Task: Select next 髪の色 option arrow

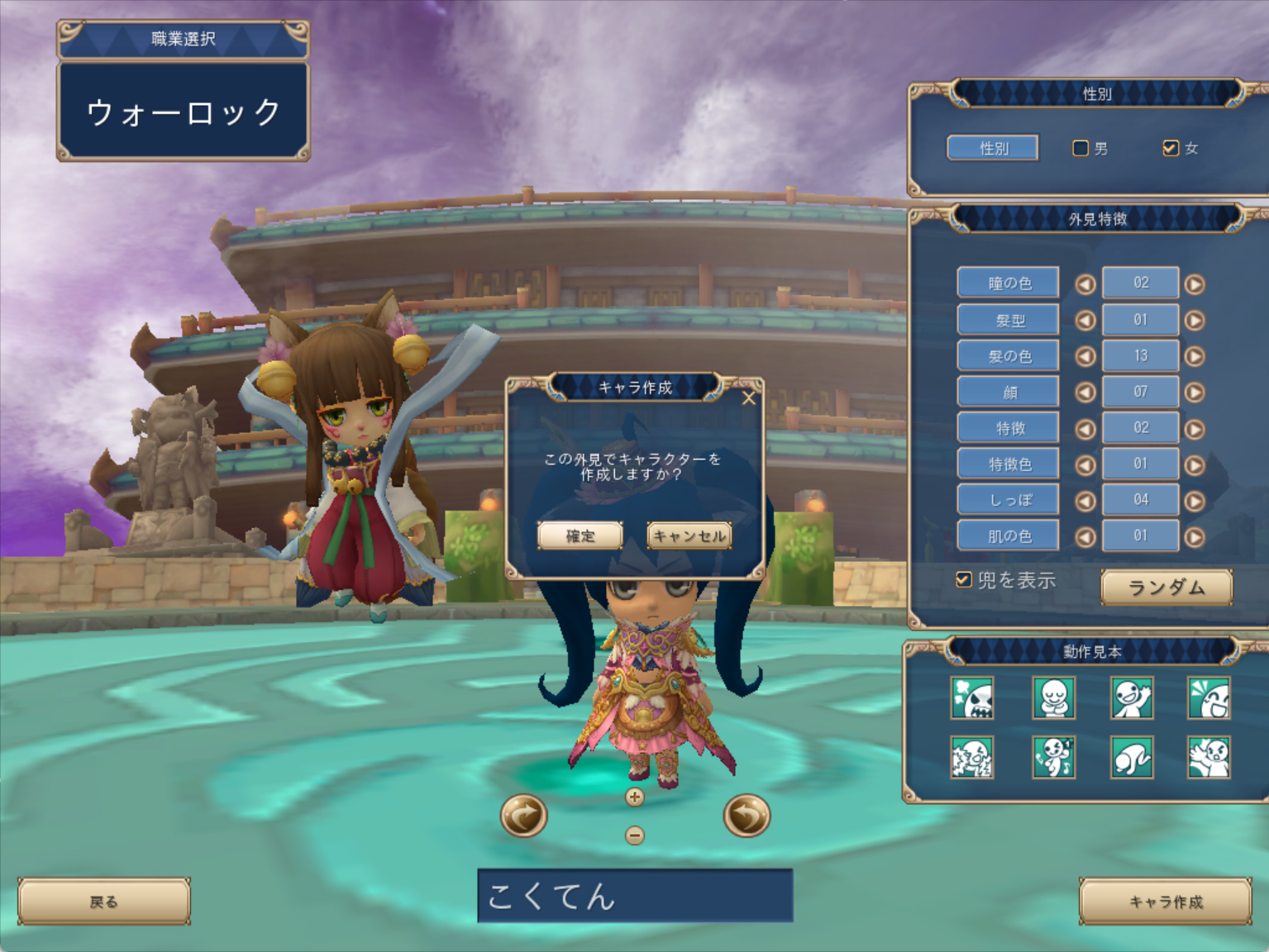Action: click(1195, 356)
